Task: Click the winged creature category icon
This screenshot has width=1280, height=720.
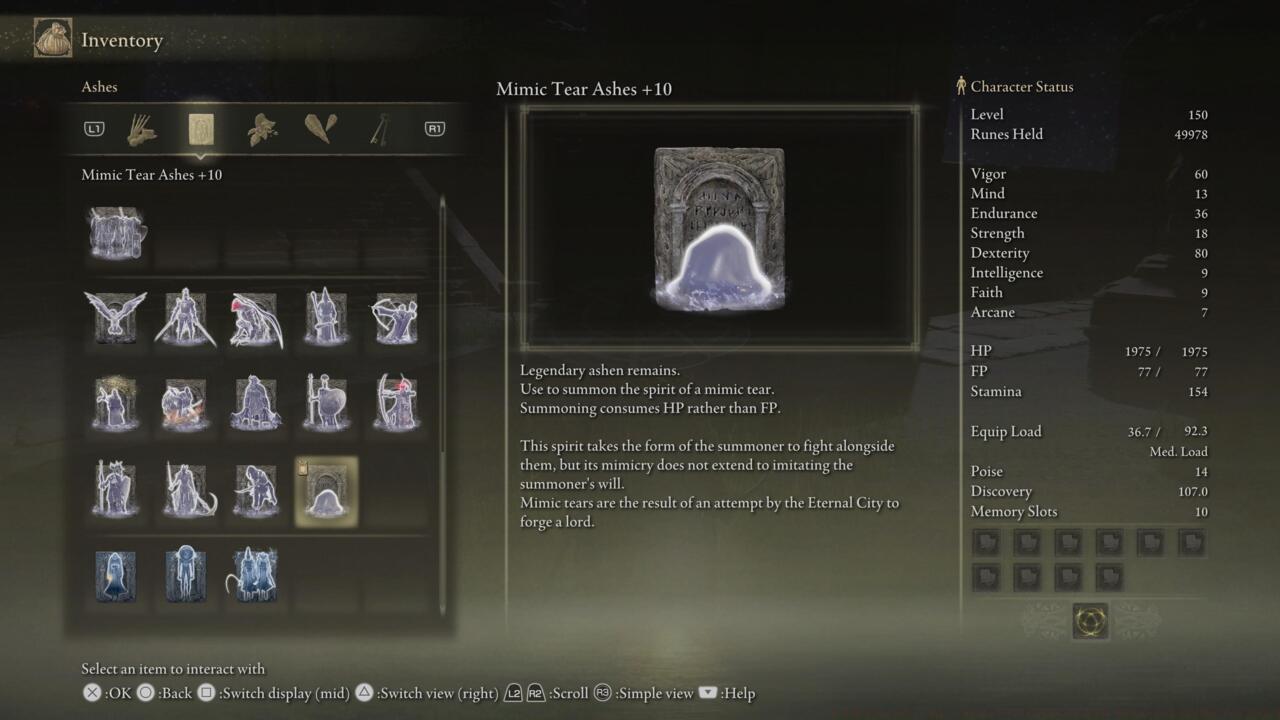Action: (260, 128)
